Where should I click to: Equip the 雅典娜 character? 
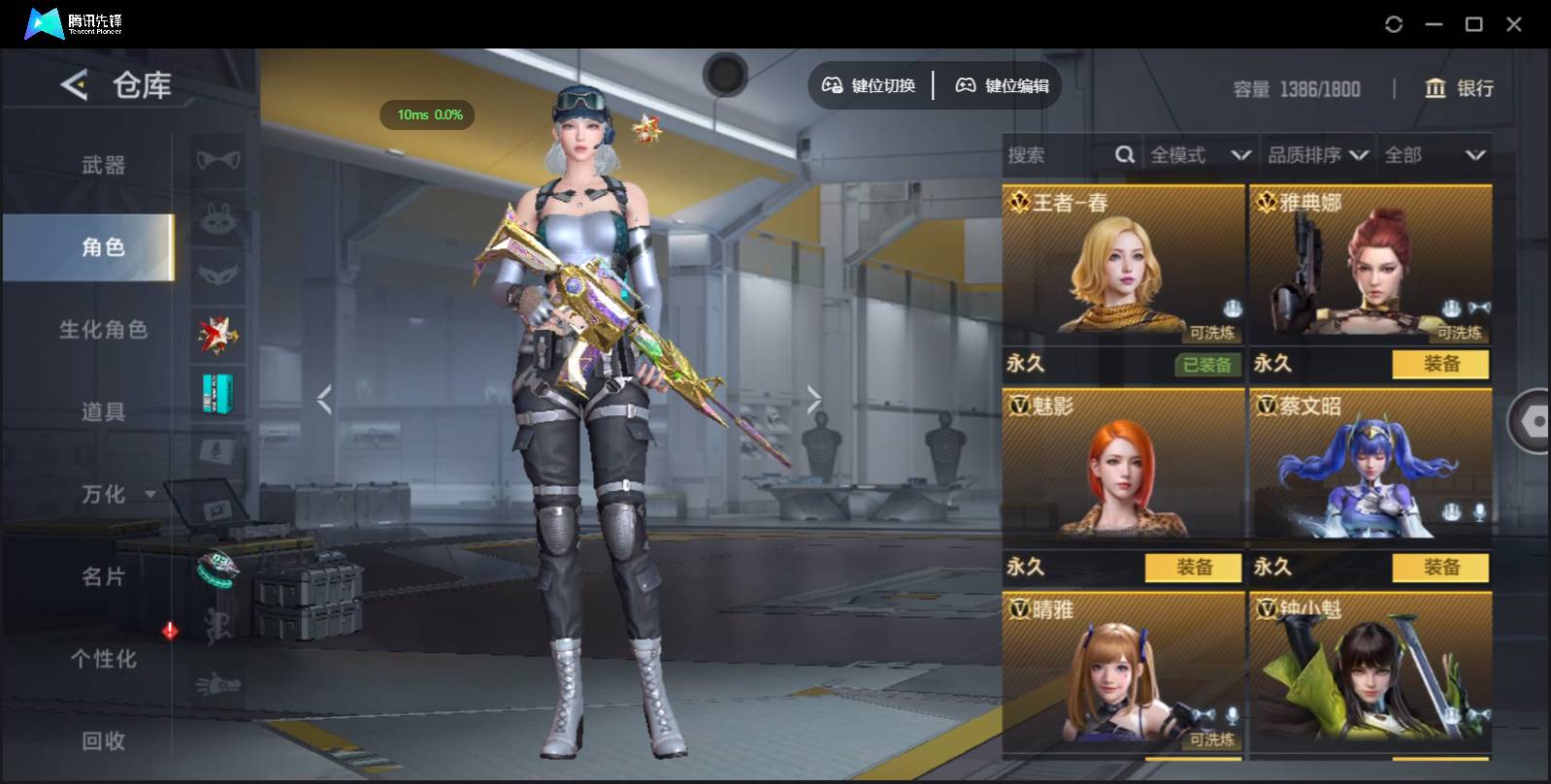1440,364
